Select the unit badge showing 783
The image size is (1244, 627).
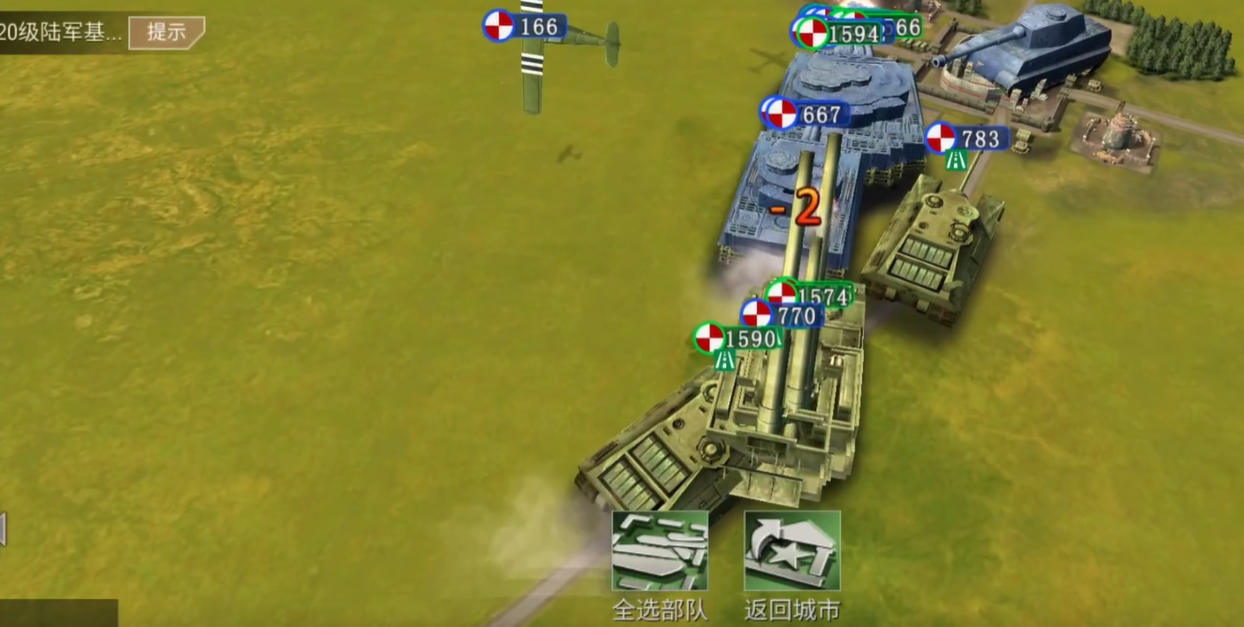tap(968, 138)
